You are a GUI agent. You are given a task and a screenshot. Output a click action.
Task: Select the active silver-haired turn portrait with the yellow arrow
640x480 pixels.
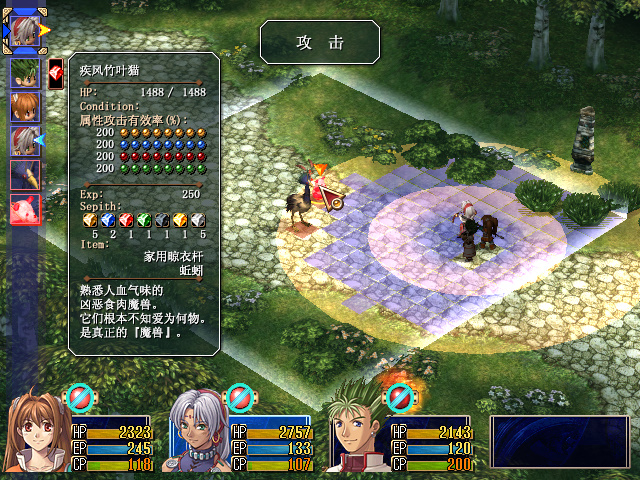point(26,32)
